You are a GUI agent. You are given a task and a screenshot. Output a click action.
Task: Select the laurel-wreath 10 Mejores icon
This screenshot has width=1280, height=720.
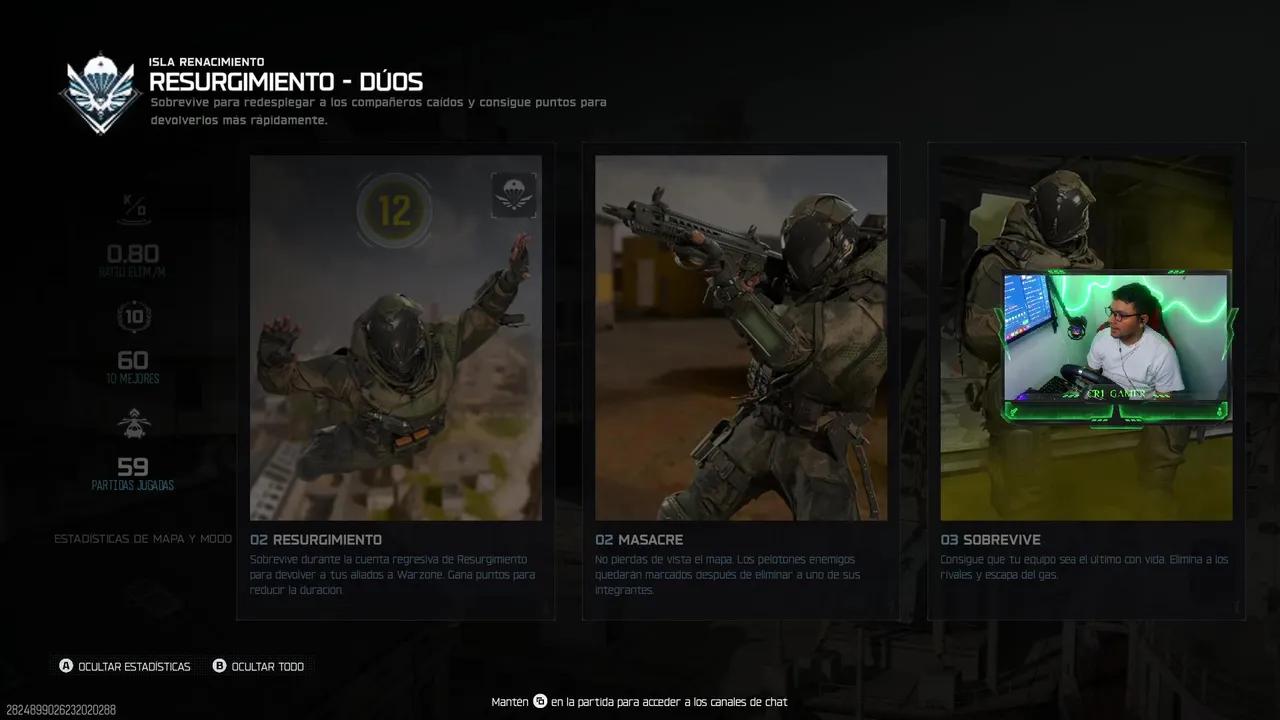tap(134, 316)
